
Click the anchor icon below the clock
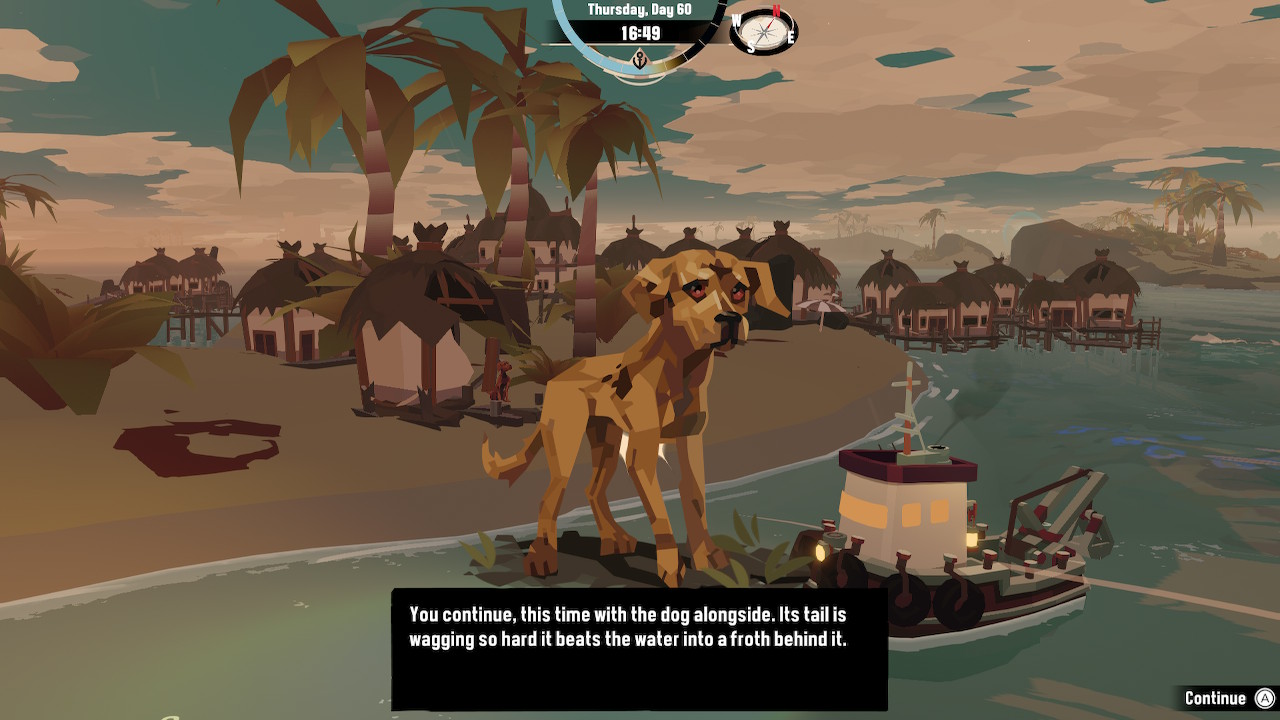[x=639, y=60]
